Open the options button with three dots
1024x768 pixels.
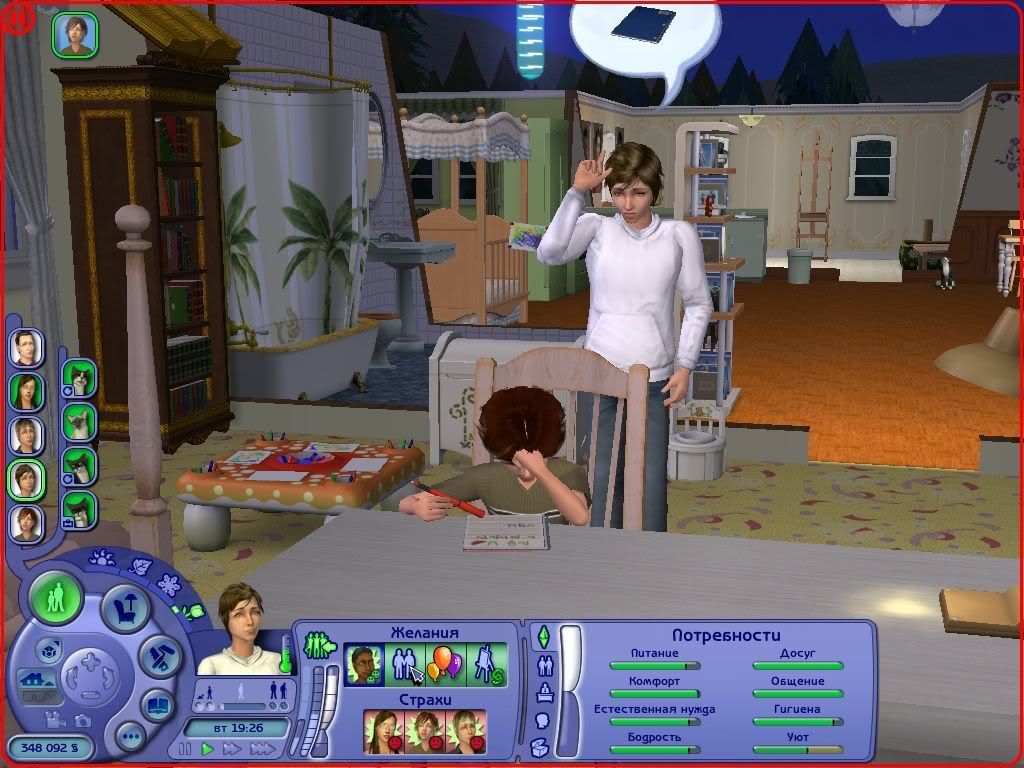click(131, 737)
